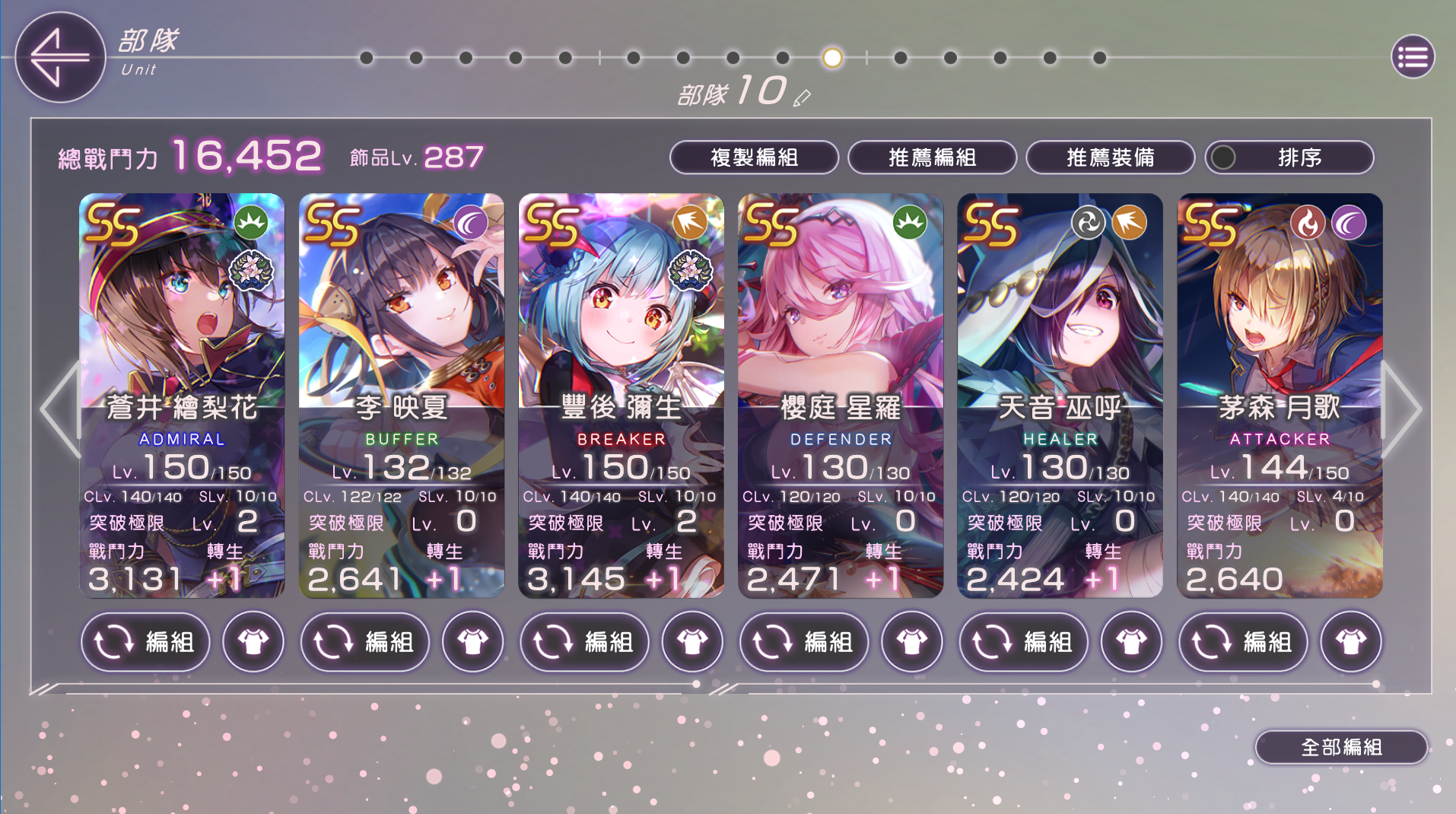Show the next unit with right arrow
Image resolution: width=1456 pixels, height=814 pixels.
tap(1401, 409)
